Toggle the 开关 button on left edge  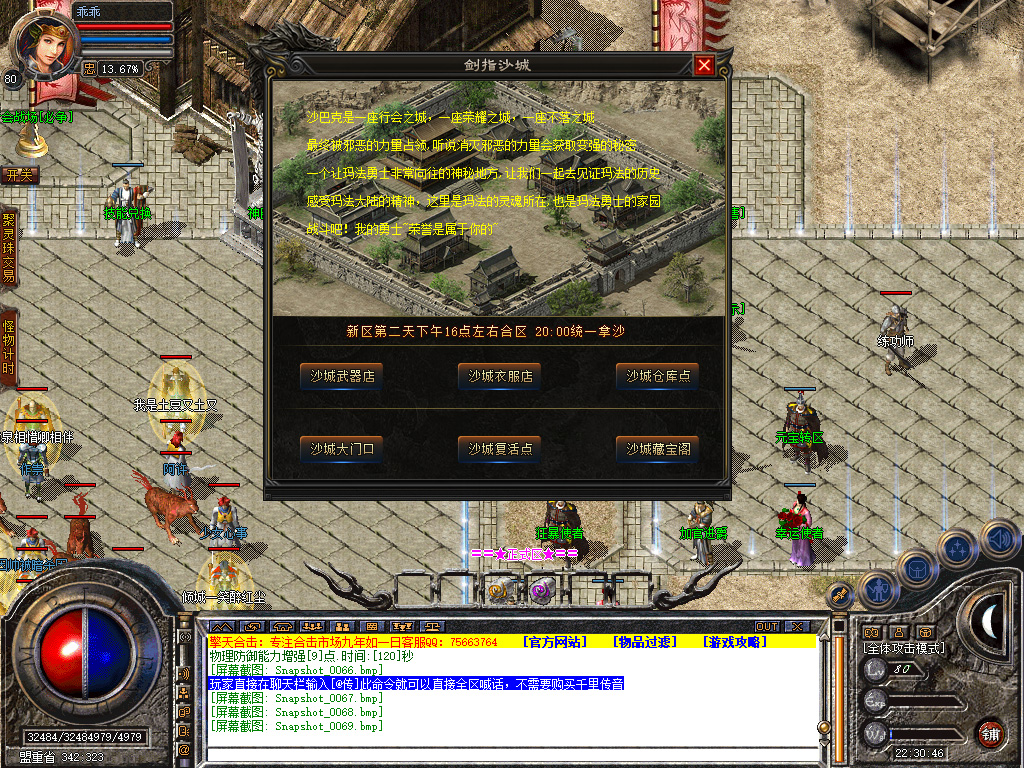(x=20, y=175)
